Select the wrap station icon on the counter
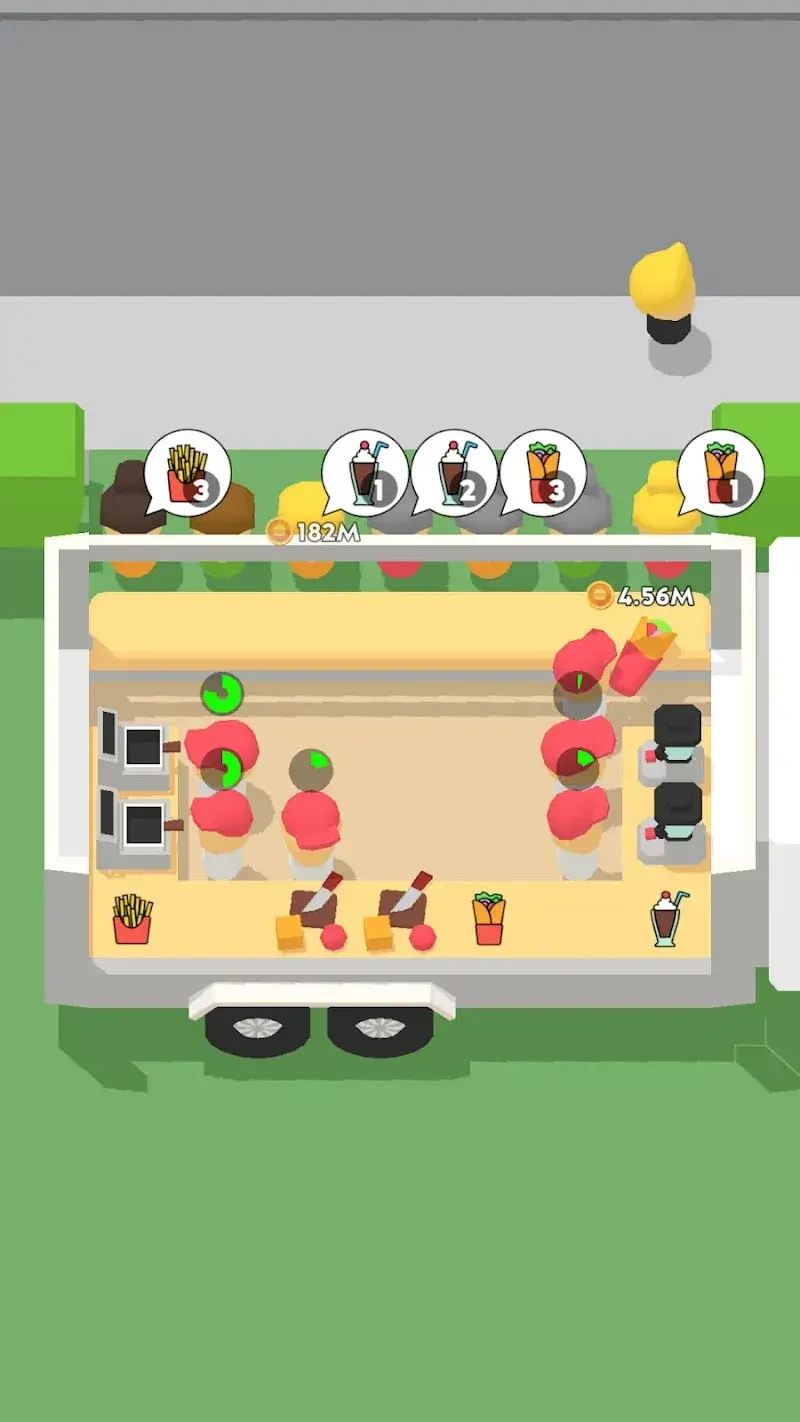Screen dimensions: 800x1422 [489, 918]
